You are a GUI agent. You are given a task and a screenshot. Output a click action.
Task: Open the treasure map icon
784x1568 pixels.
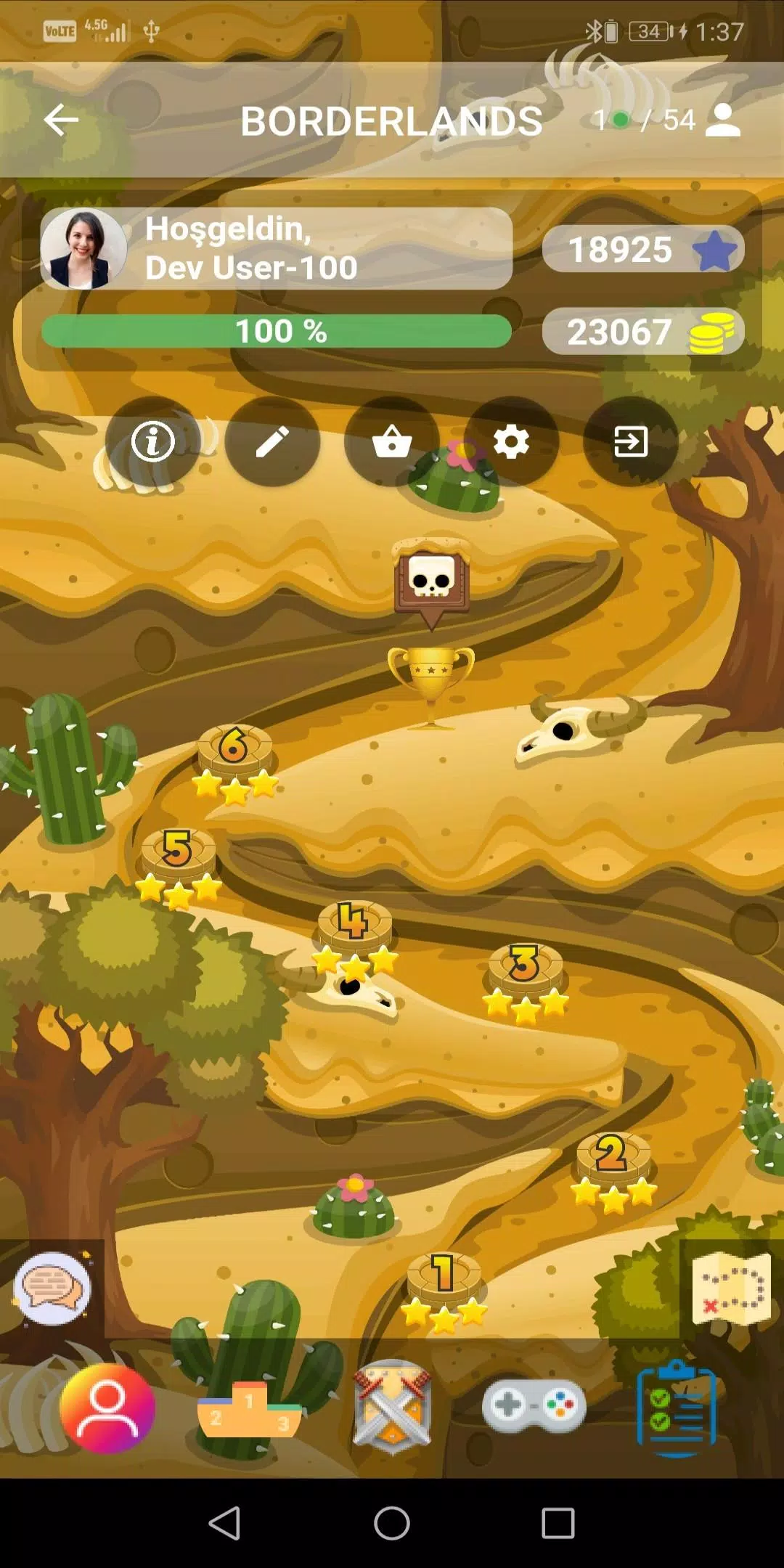pyautogui.click(x=731, y=1289)
